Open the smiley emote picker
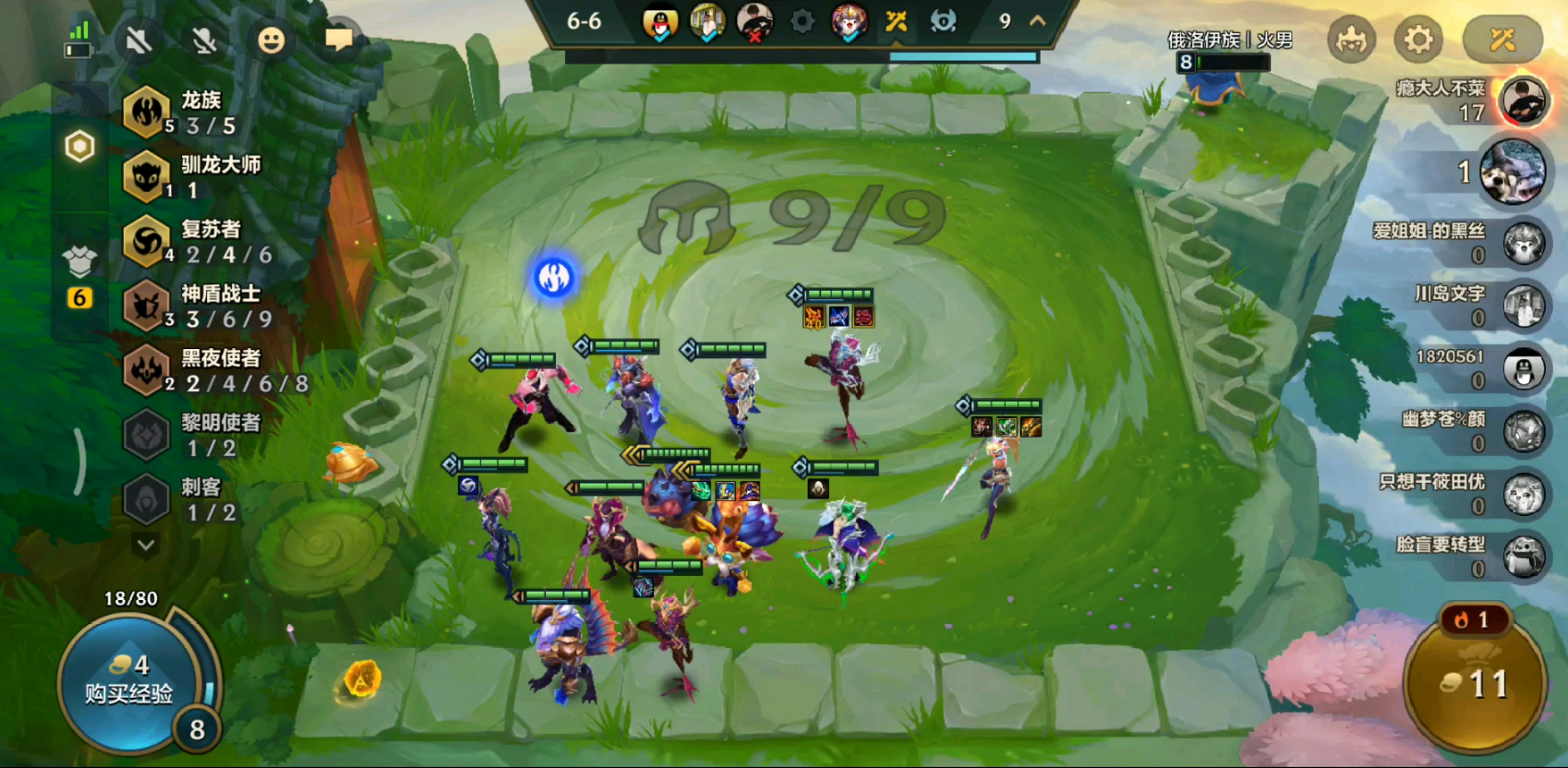 [271, 40]
